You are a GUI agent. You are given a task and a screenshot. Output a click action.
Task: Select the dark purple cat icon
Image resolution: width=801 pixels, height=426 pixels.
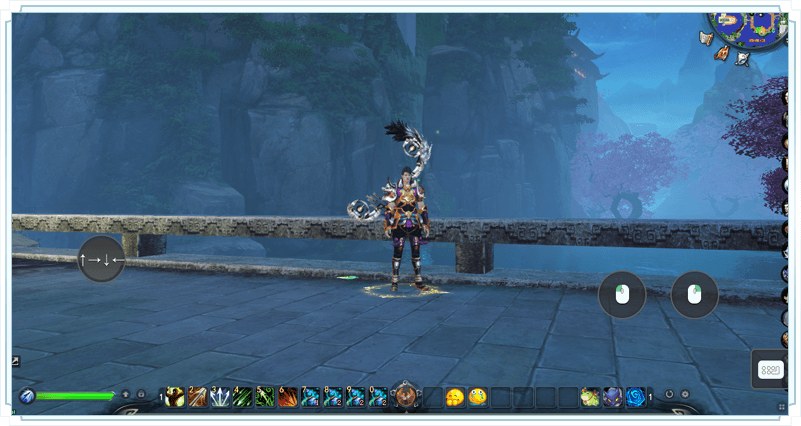612,397
